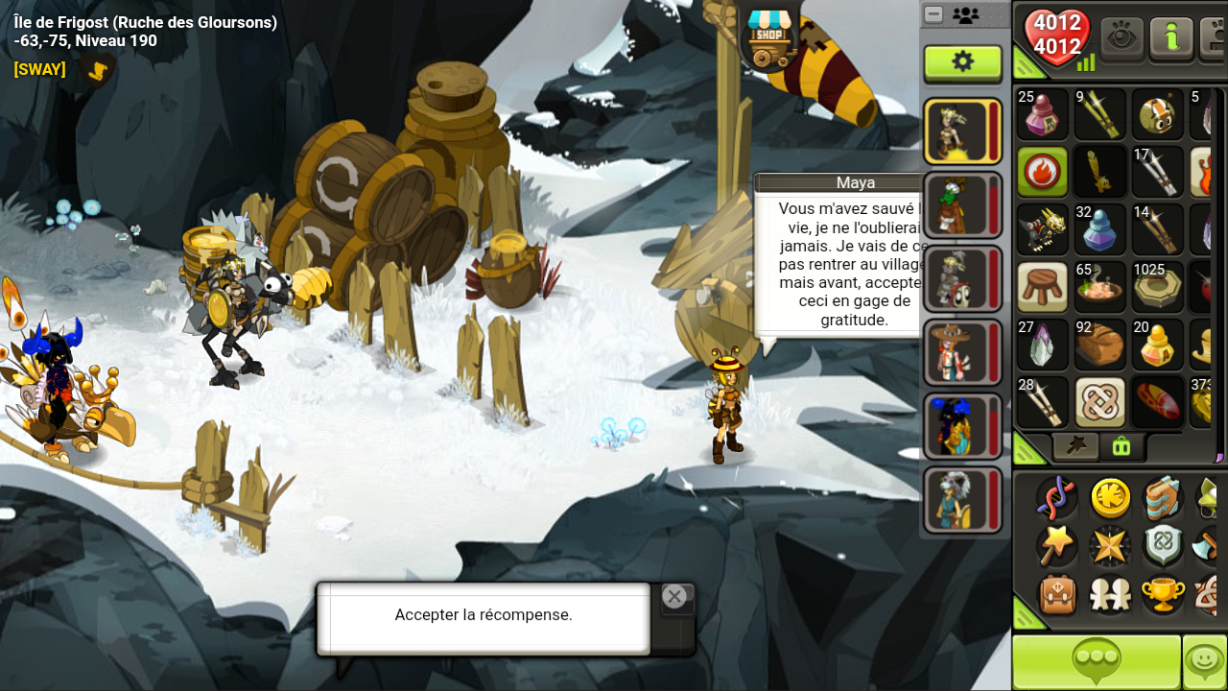
Task: Select the wooden stool item slot
Action: tap(1042, 286)
